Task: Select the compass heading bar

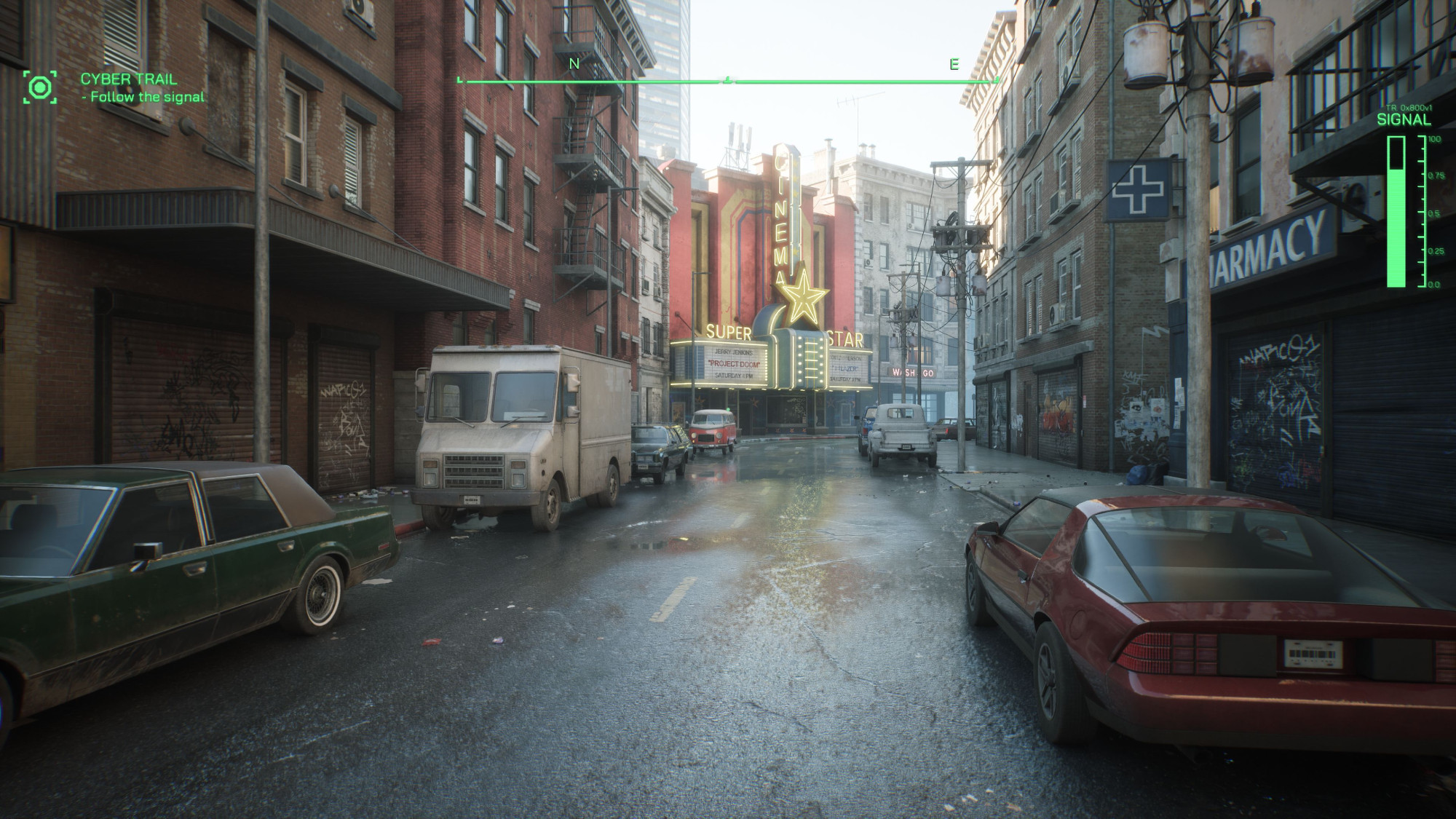Action: click(x=728, y=81)
